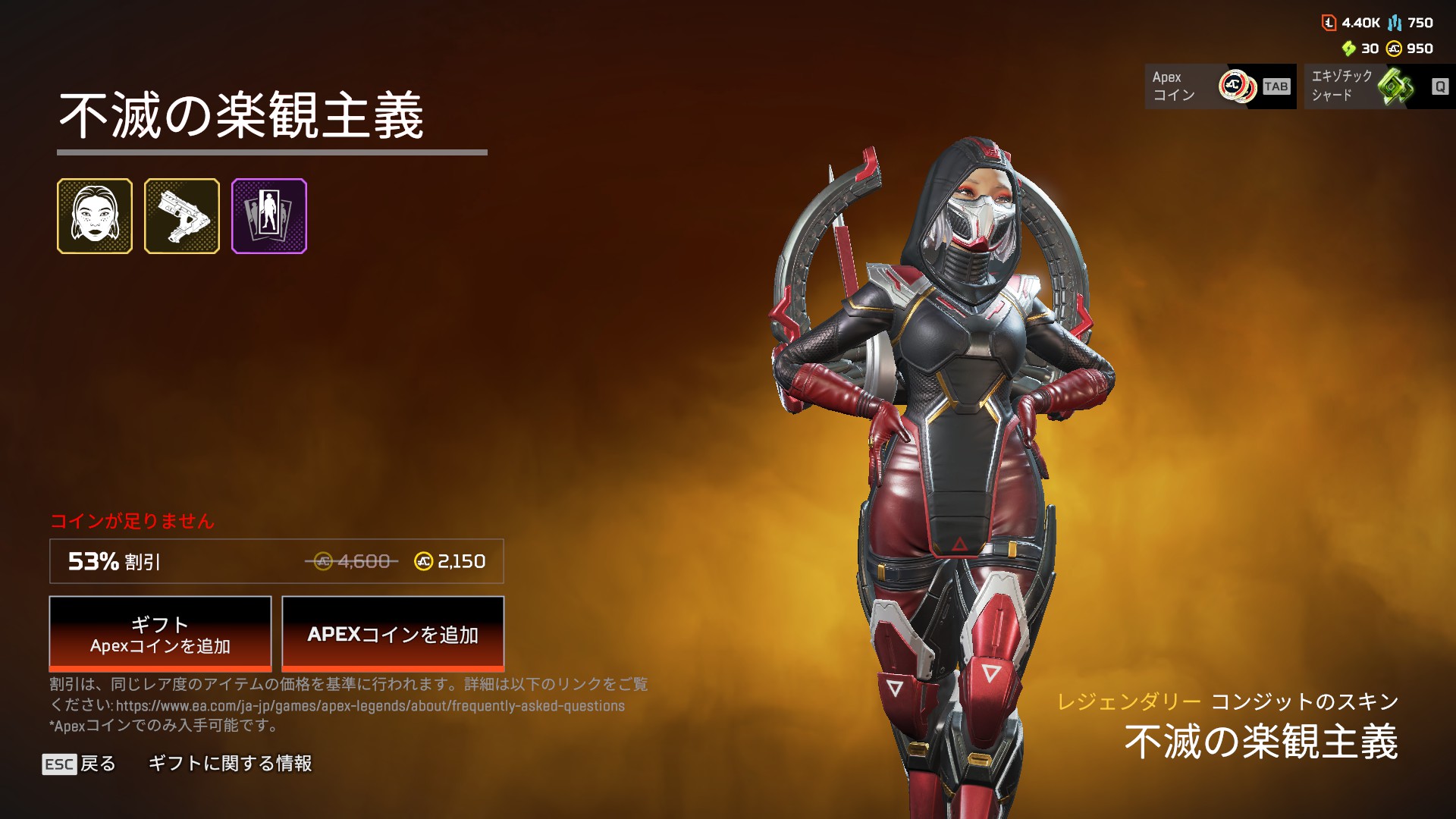Open ギフトに関する情報
Image resolution: width=1456 pixels, height=819 pixels.
click(x=230, y=764)
